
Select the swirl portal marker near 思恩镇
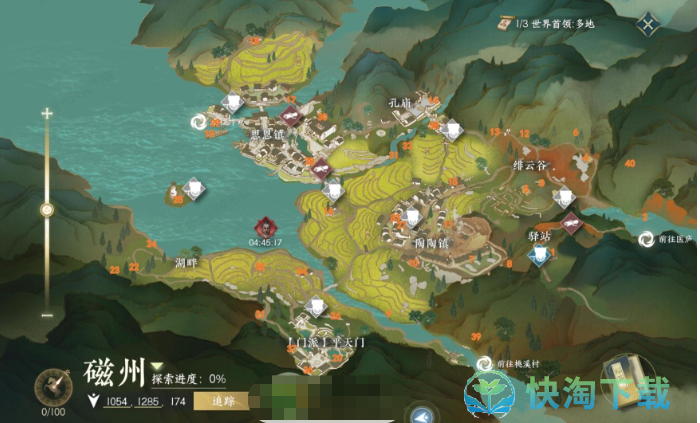(x=199, y=121)
